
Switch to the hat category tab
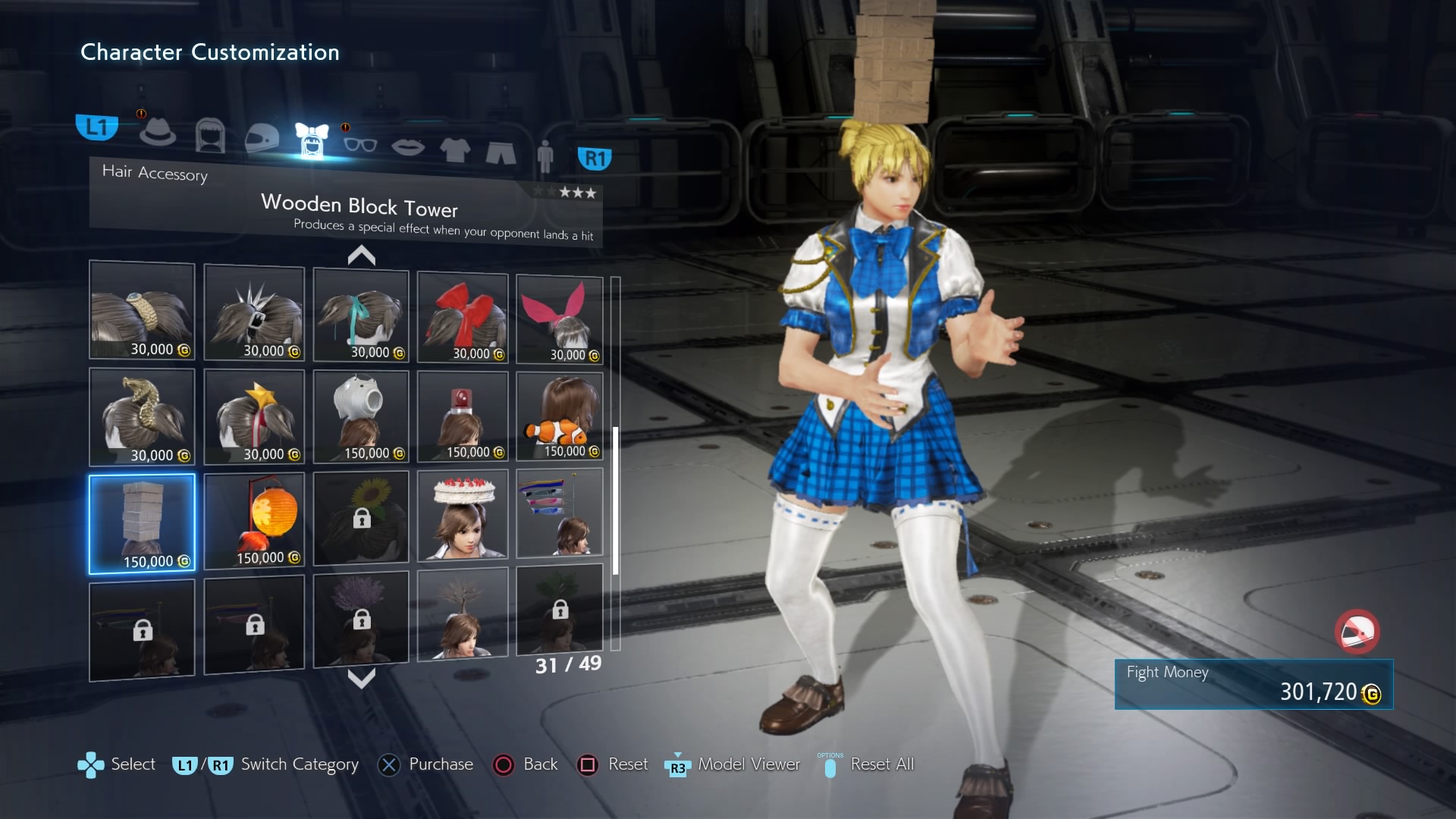158,131
